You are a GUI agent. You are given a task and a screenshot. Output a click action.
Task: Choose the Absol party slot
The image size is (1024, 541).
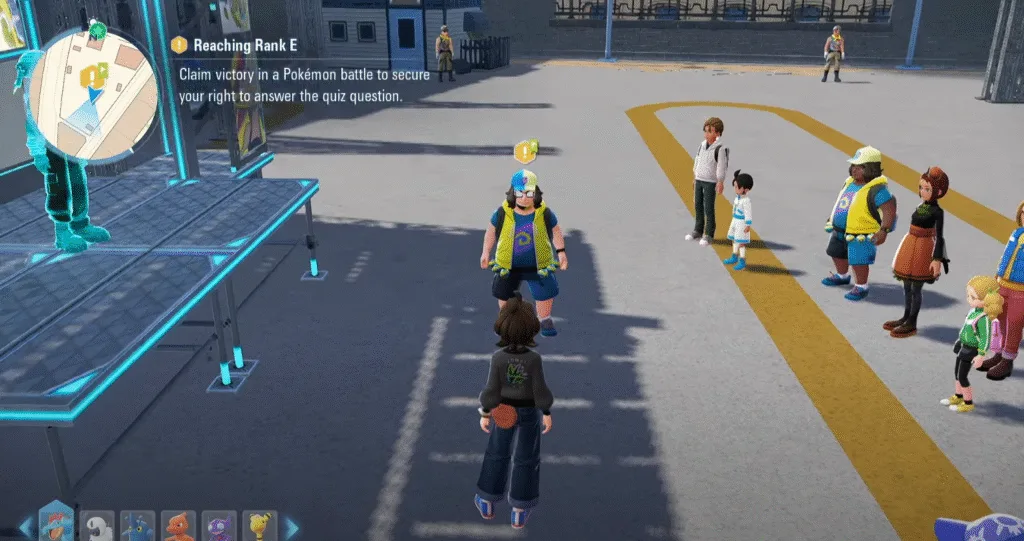[97, 526]
